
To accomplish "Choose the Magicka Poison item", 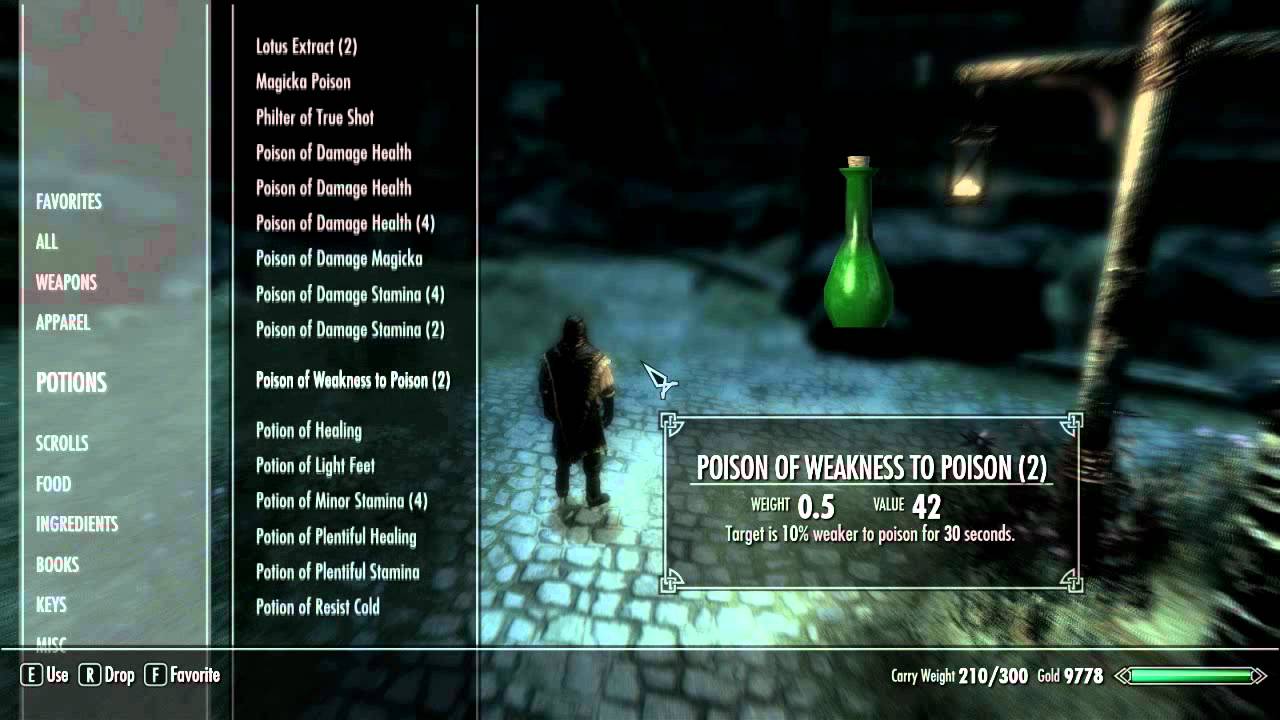I will click(x=303, y=82).
